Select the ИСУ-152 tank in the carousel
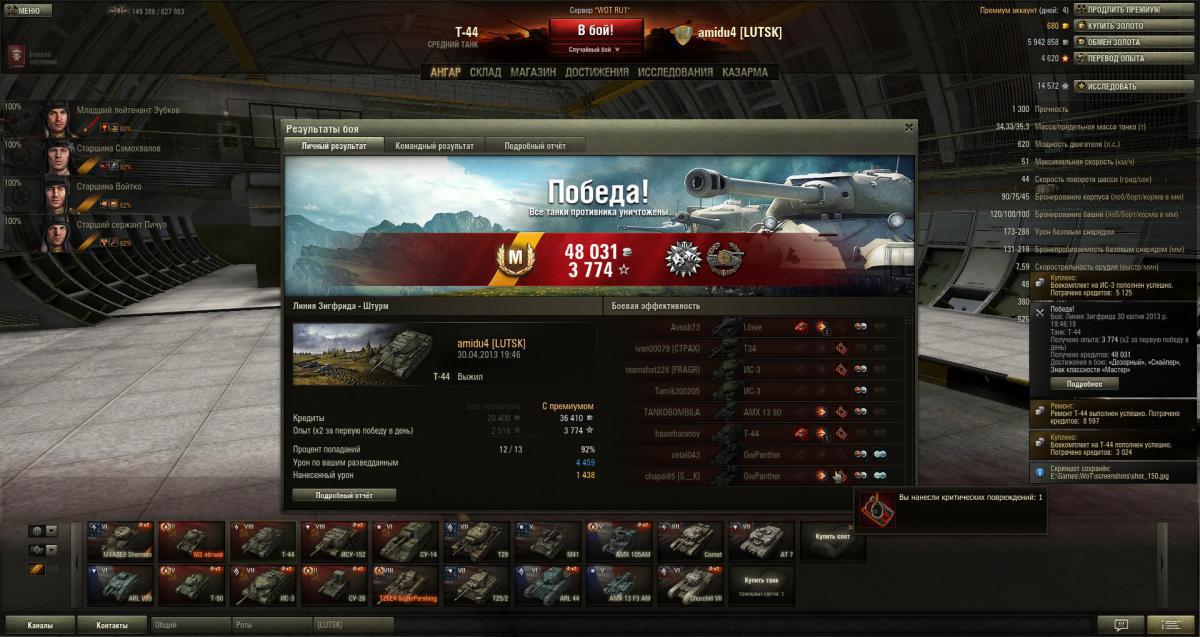Viewport: 1200px width, 637px height. [334, 541]
